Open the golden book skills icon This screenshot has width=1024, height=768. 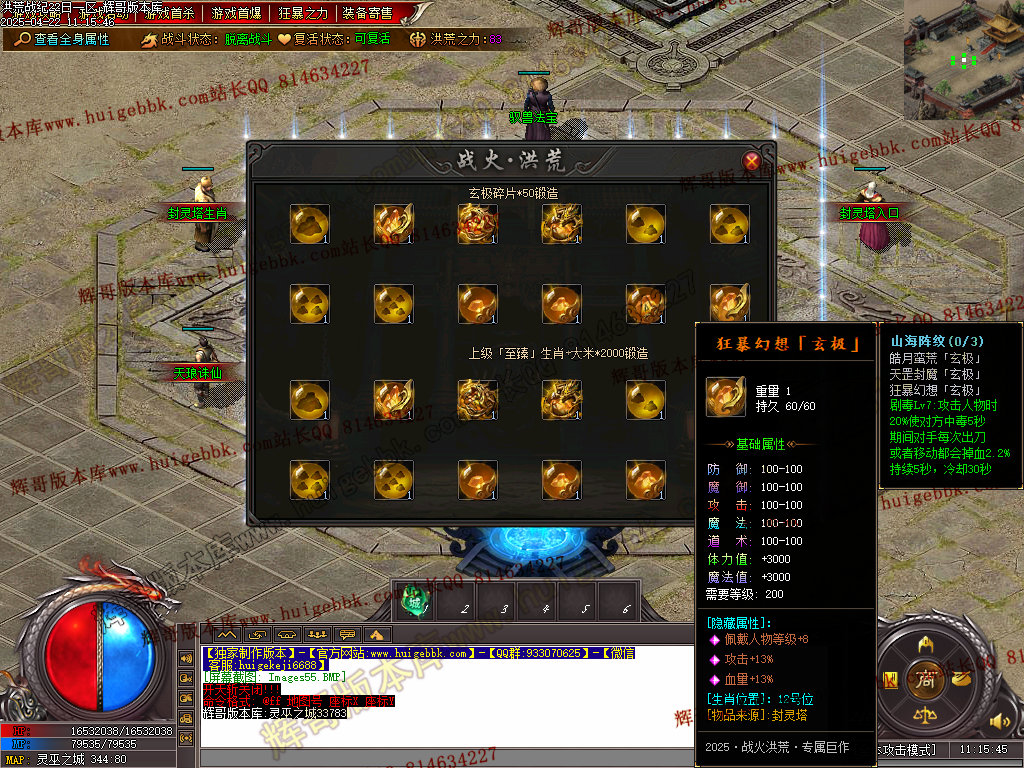[890, 681]
